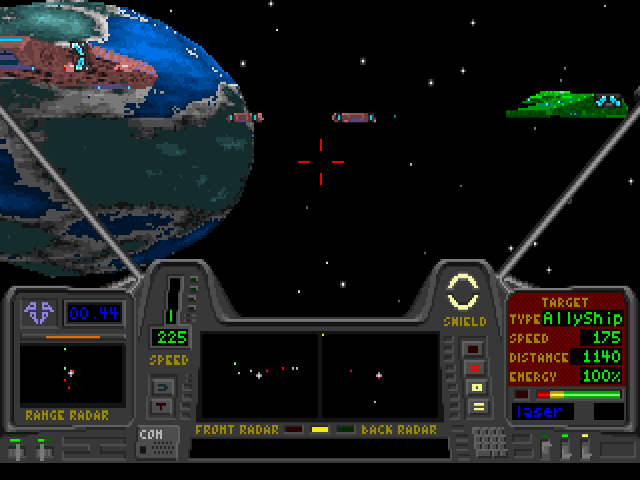This screenshot has width=640, height=480.
Task: Click the button with yellow double lines
Action: (476, 406)
